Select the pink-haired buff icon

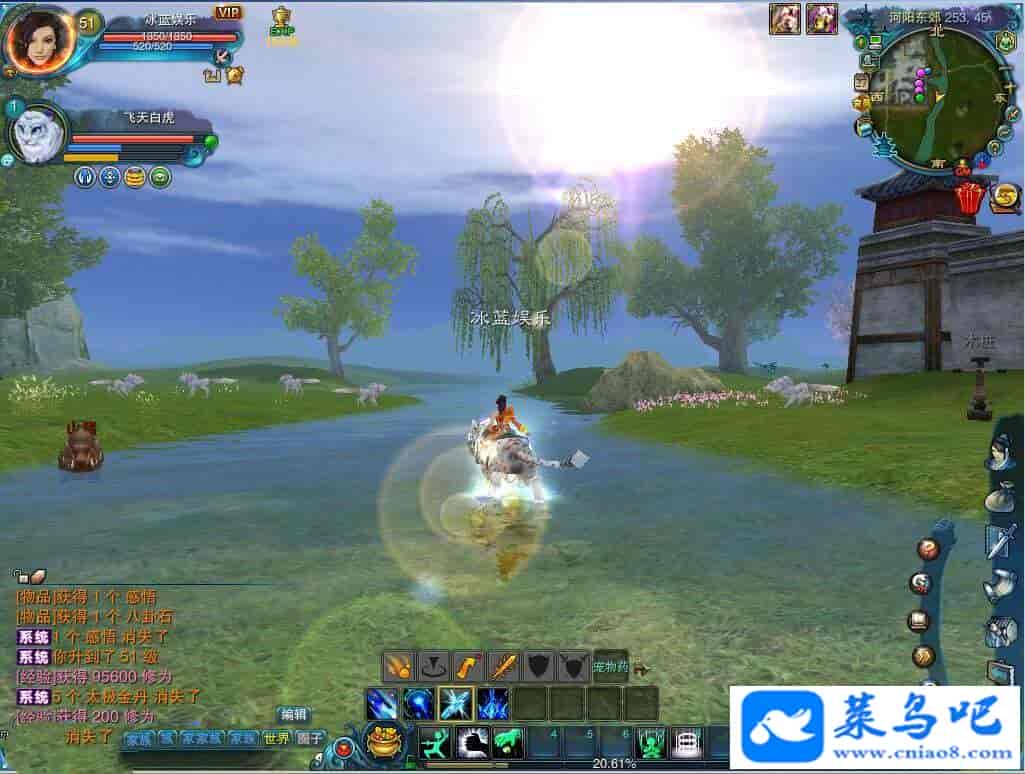click(x=822, y=19)
